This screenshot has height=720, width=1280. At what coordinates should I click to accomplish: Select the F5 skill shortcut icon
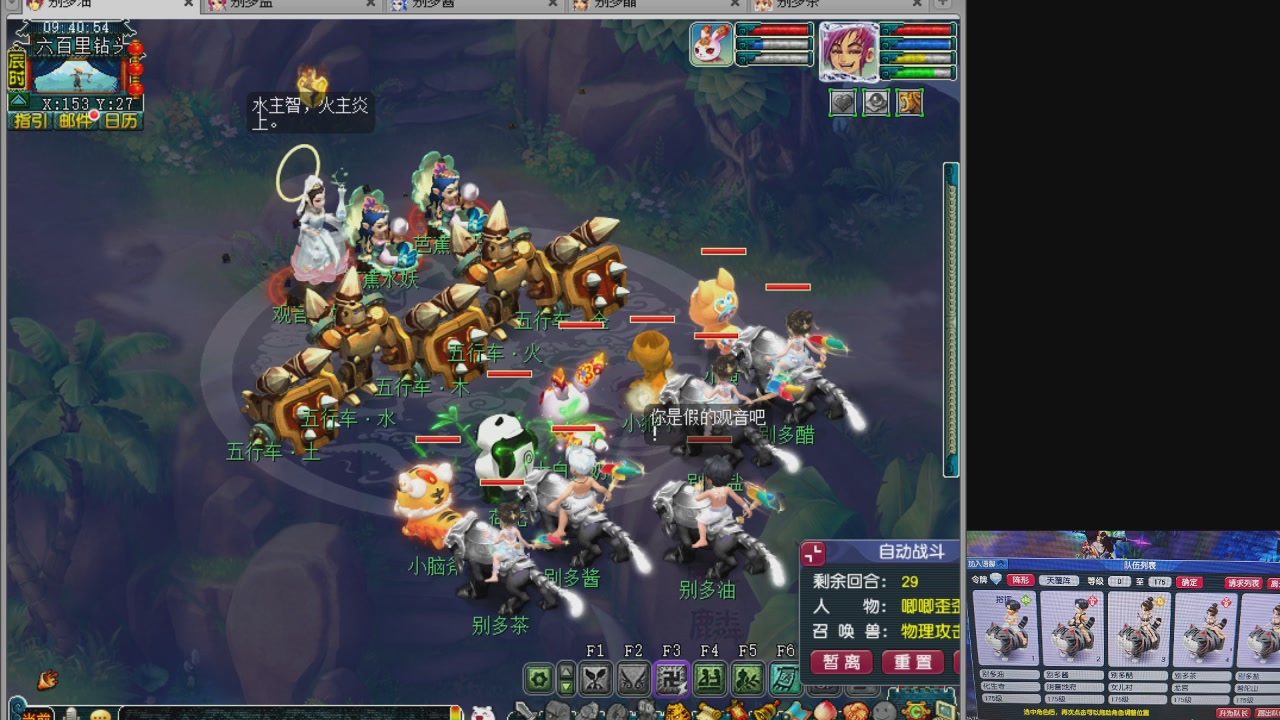[747, 677]
